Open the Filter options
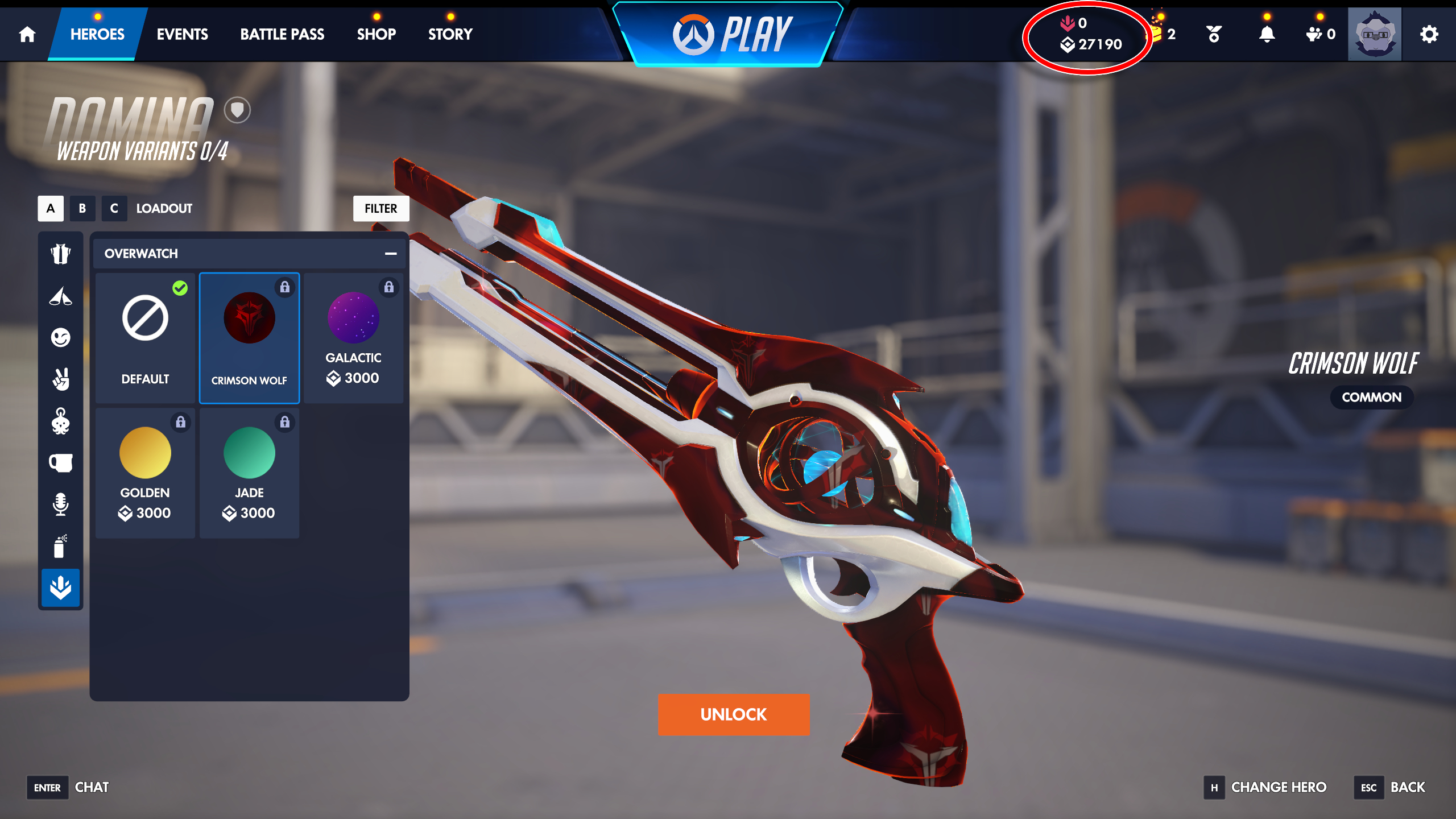The image size is (1456, 819). 381,208
